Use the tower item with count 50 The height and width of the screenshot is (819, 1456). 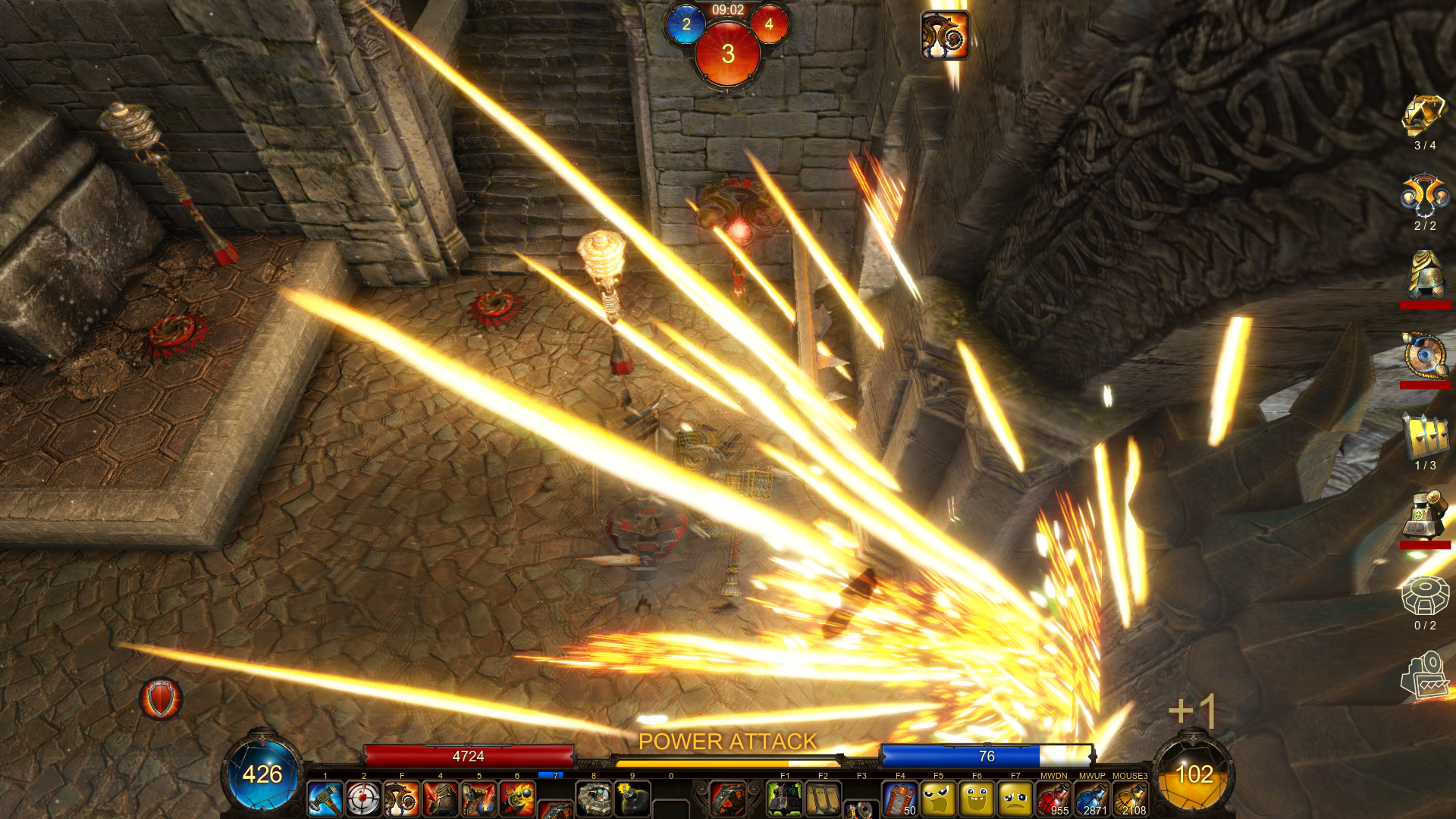[x=900, y=799]
